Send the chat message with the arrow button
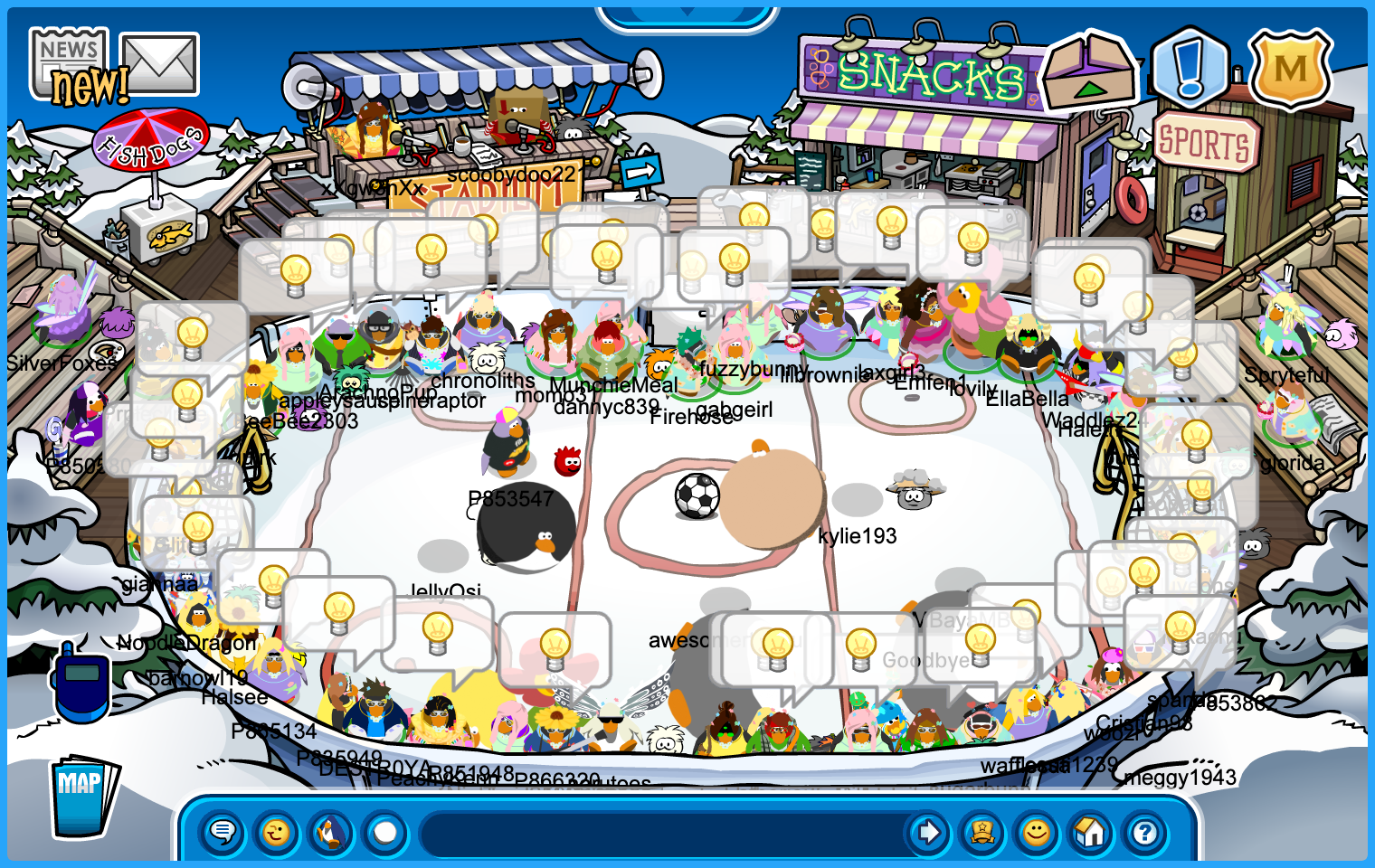This screenshot has width=1375, height=868. click(x=928, y=832)
